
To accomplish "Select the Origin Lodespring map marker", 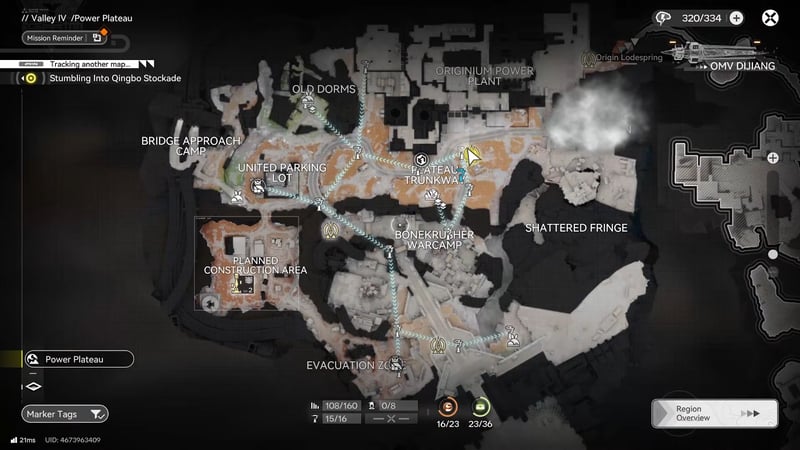I will (590, 58).
